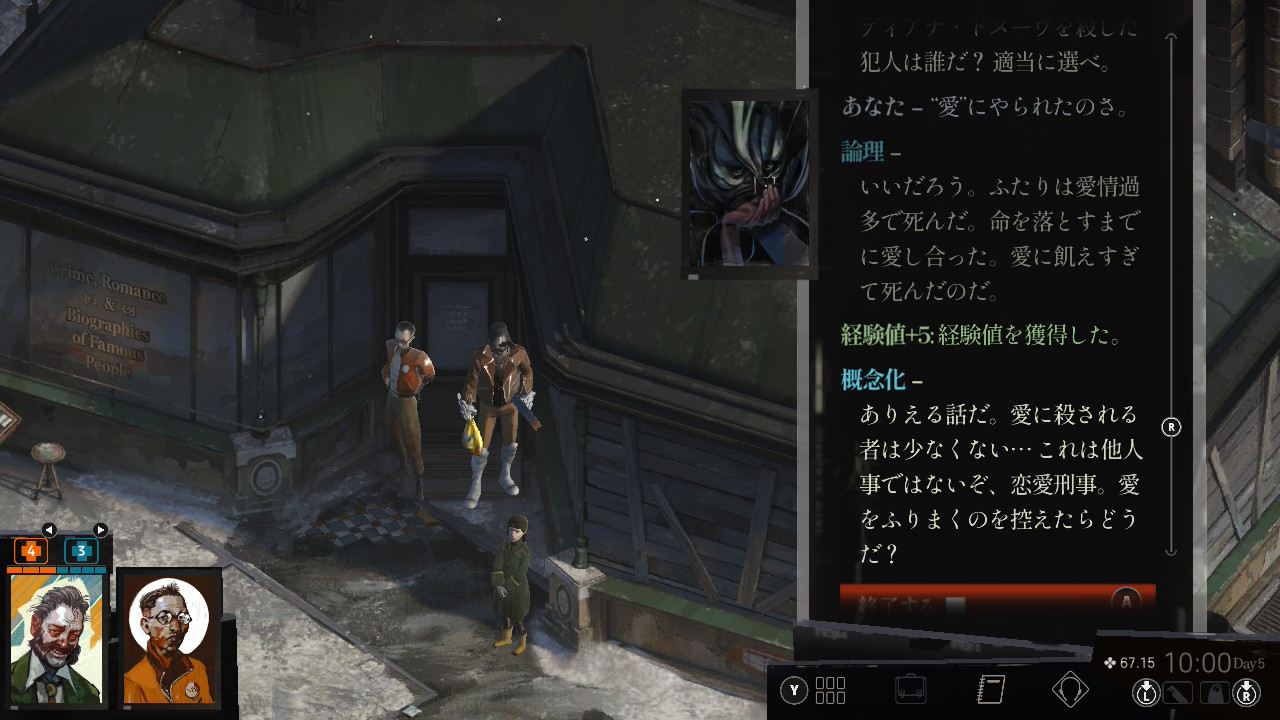Image resolution: width=1280 pixels, height=720 pixels.
Task: Use the blue morale healing charge
Action: (81, 551)
